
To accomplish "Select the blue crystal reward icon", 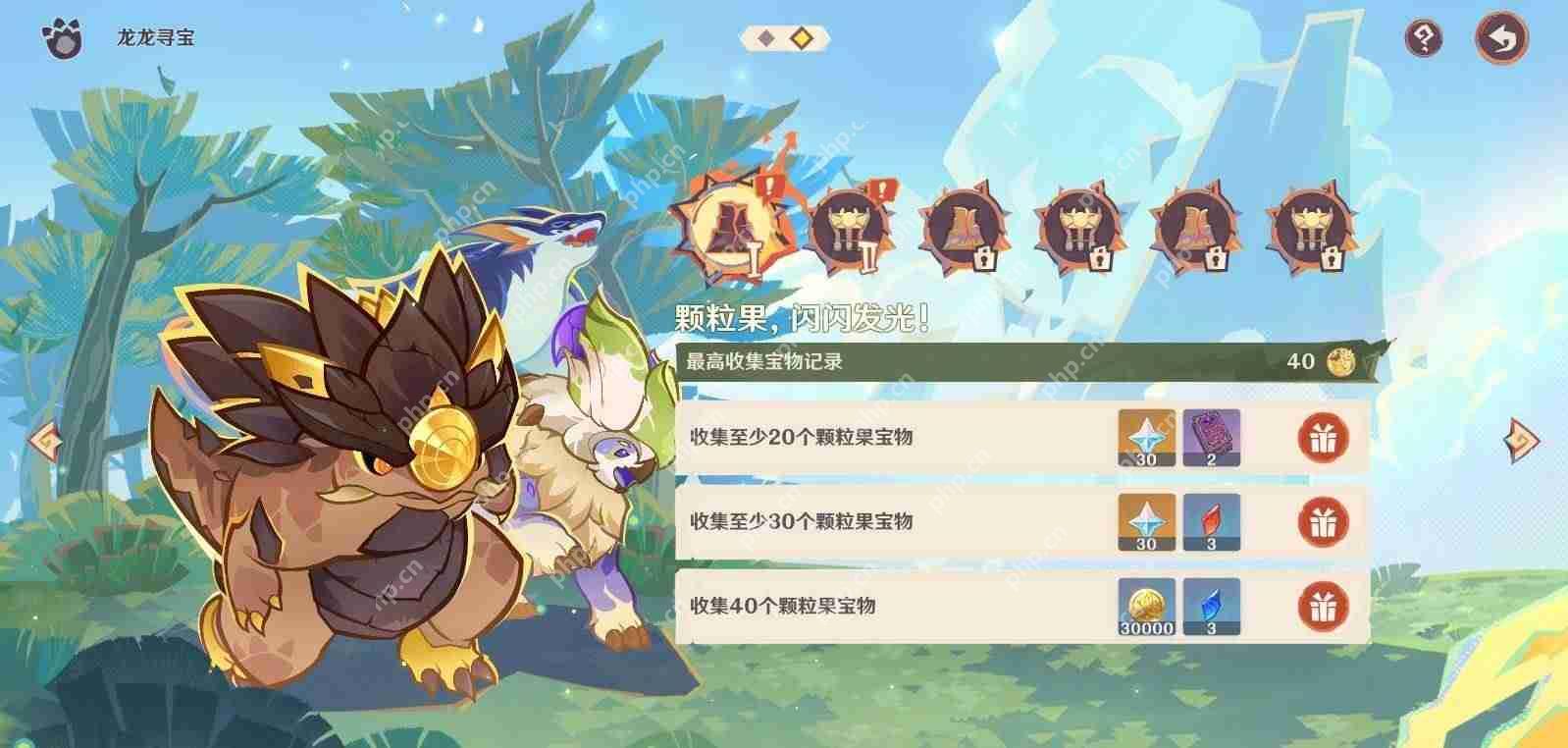I will pyautogui.click(x=1210, y=607).
